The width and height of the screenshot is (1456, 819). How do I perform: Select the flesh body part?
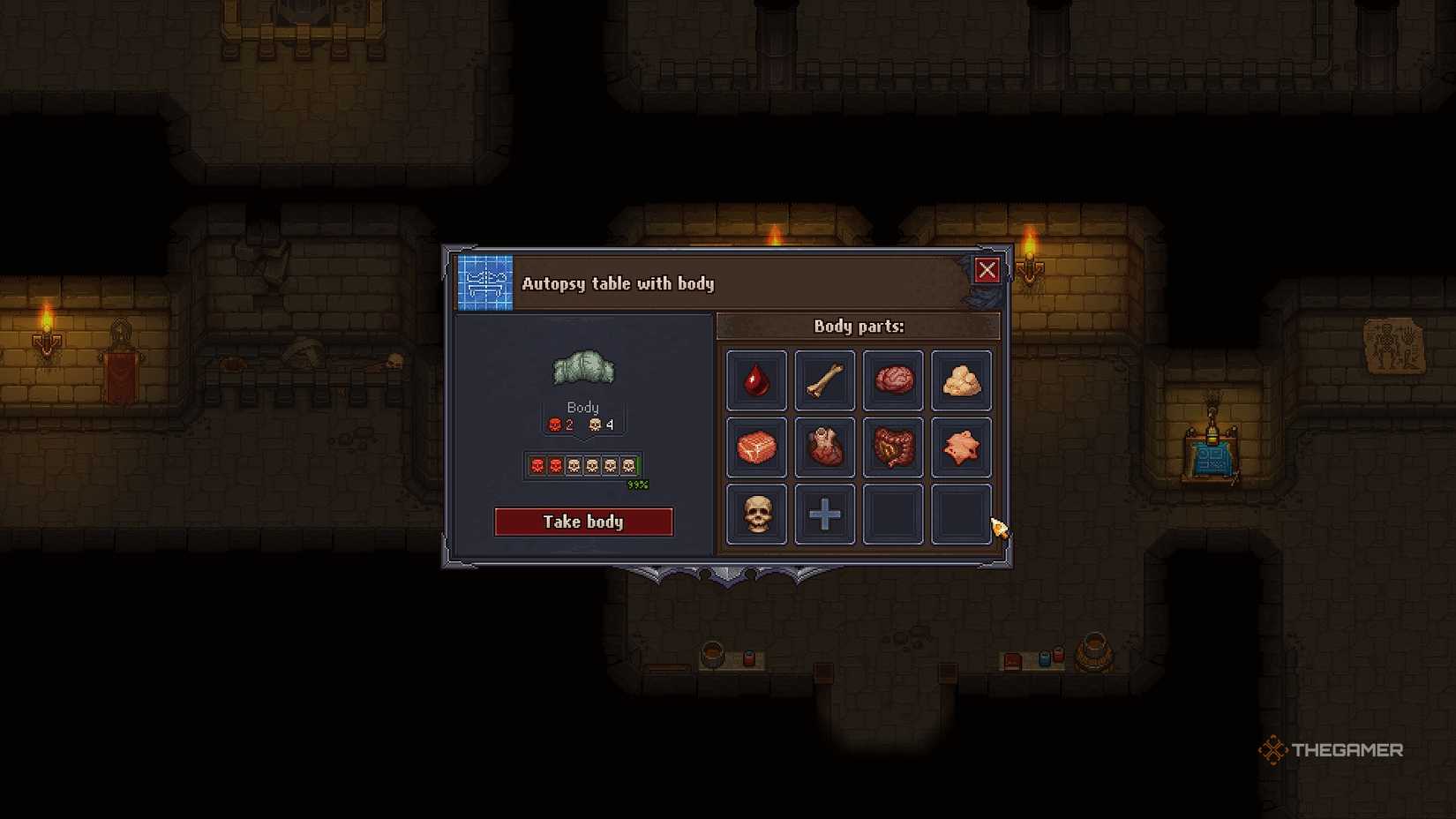pos(755,447)
